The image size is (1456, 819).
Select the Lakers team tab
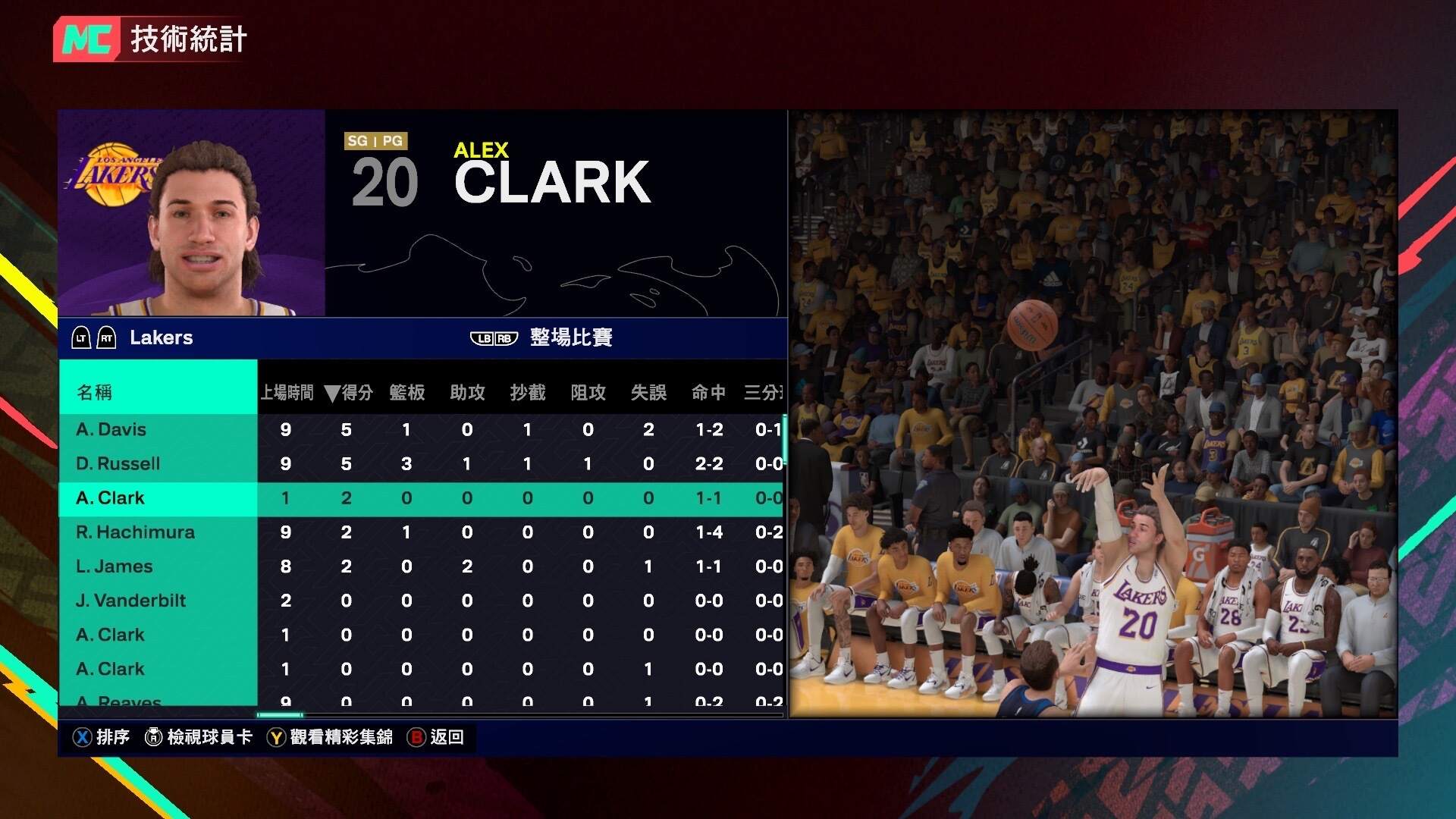click(x=160, y=338)
